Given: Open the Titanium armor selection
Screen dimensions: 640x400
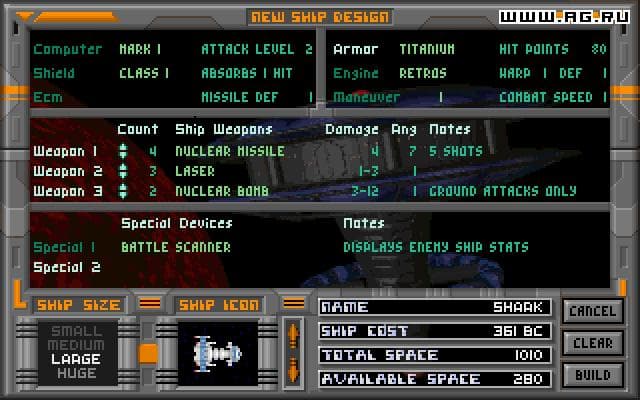Looking at the screenshot, I should pos(426,49).
